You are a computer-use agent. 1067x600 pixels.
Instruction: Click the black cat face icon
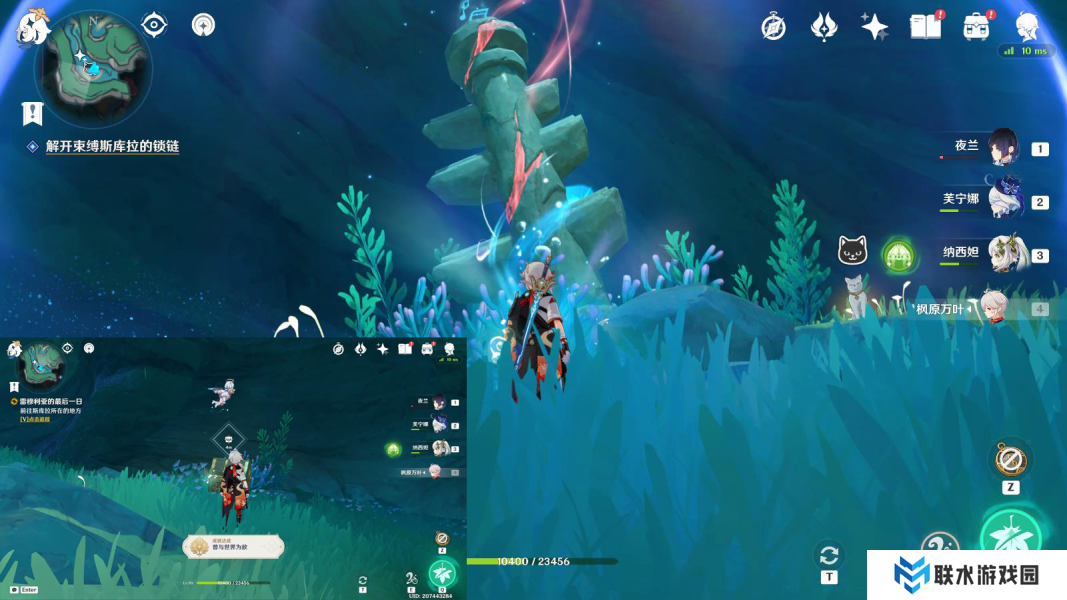pyautogui.click(x=852, y=250)
